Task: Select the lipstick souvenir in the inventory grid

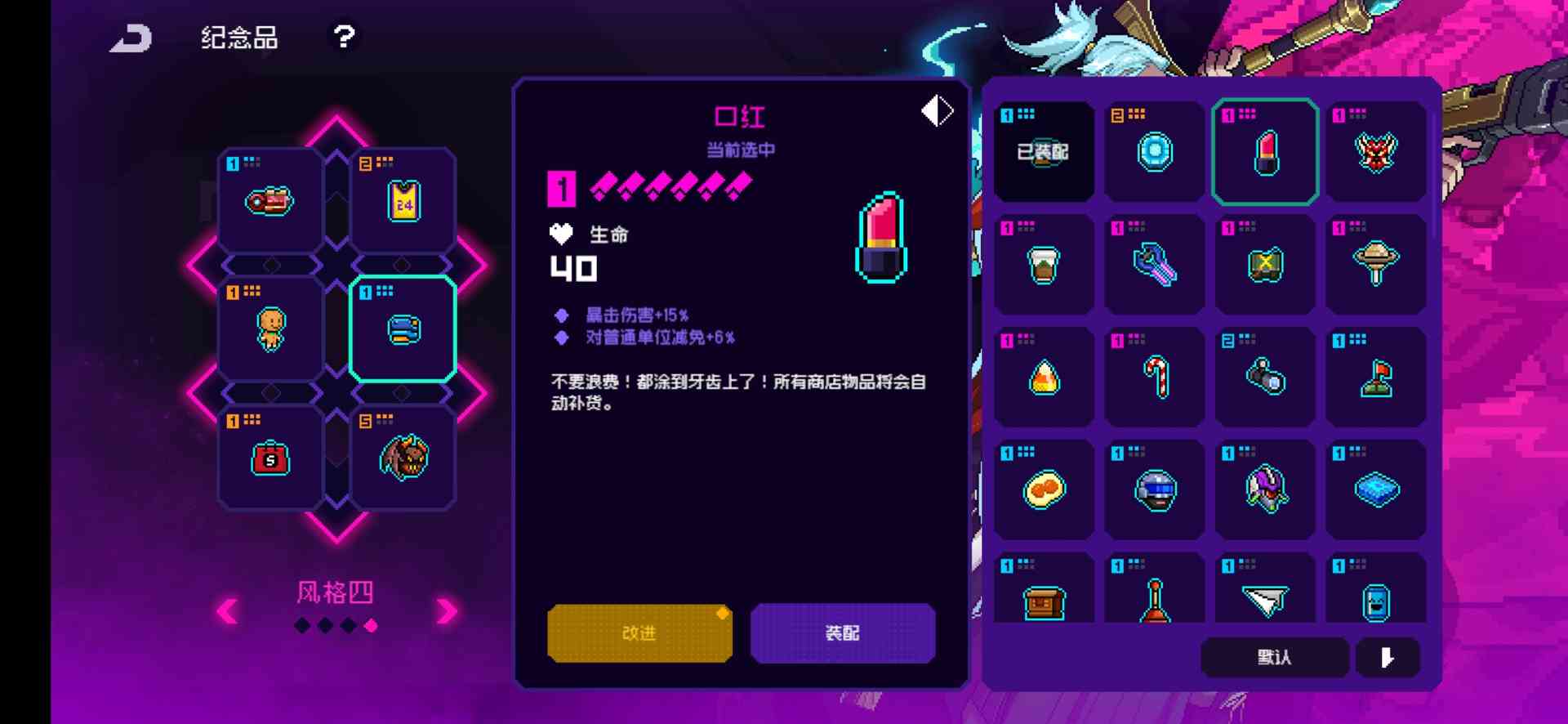Action: [x=1264, y=151]
